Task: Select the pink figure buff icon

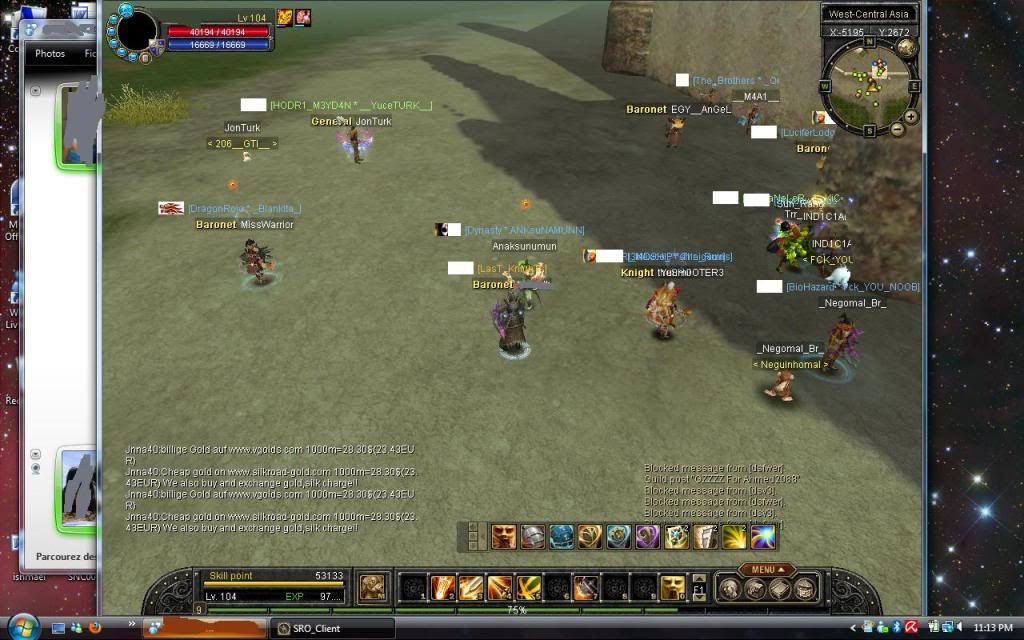Action: coord(302,17)
